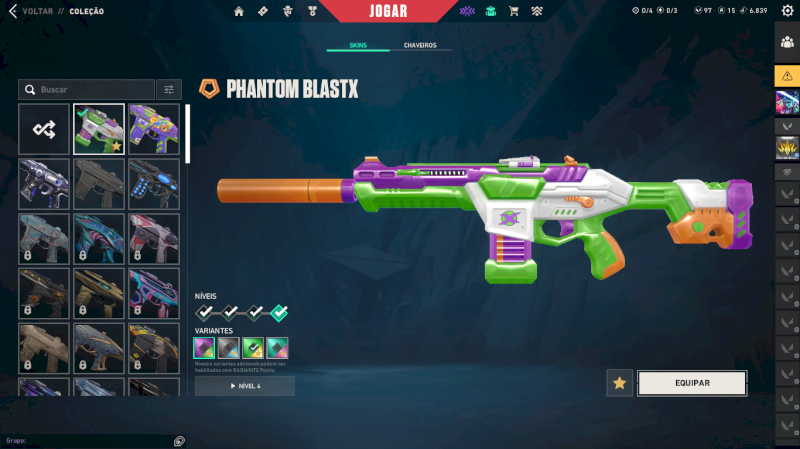This screenshot has width=800, height=449.
Task: Switch to the Chaveiros tab
Action: pyautogui.click(x=420, y=46)
